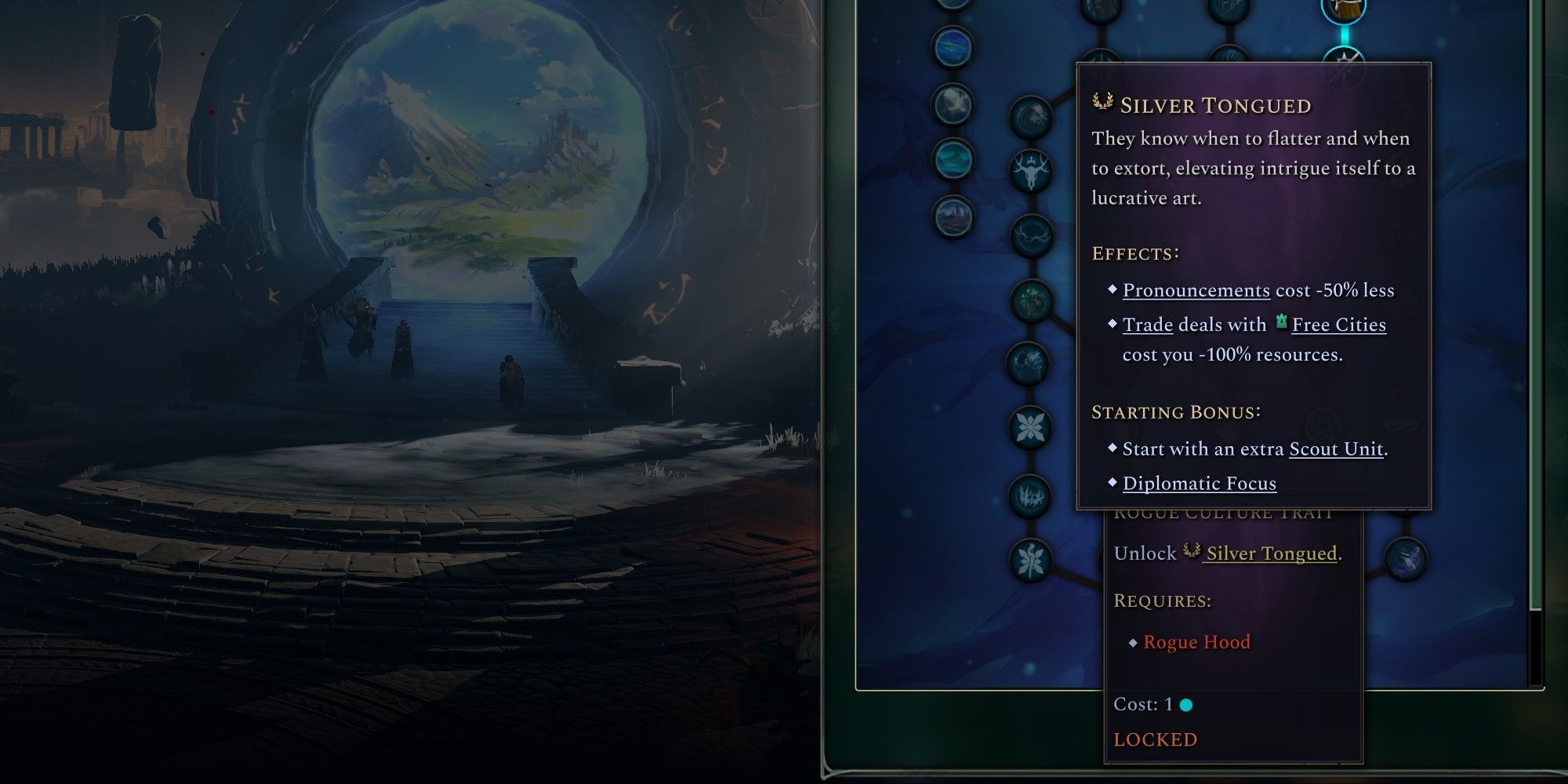Choose the teal mountain landscape node

[x=953, y=159]
